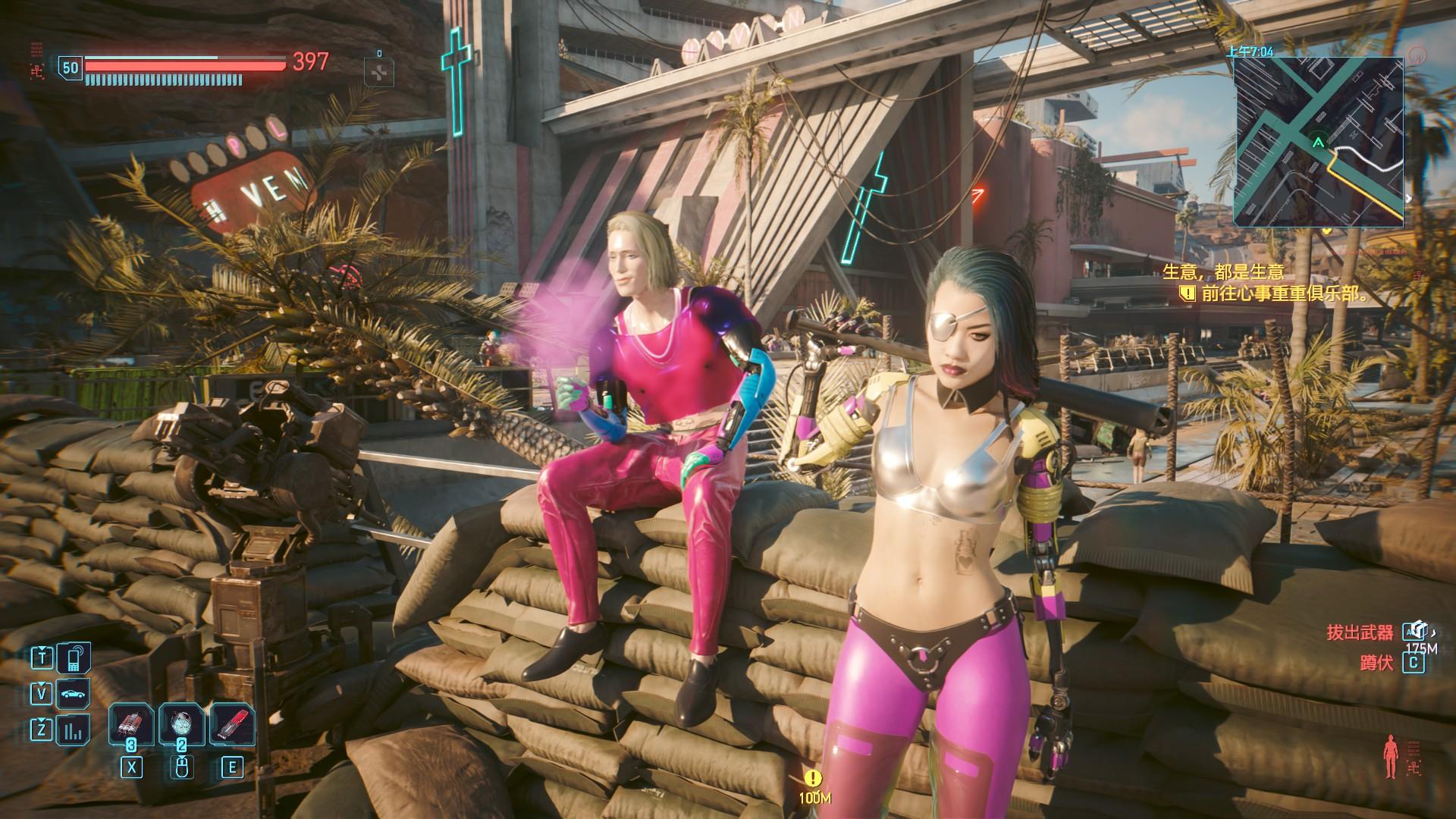Select the red cyberware chip slot
The width and height of the screenshot is (1456, 819).
coord(231,726)
